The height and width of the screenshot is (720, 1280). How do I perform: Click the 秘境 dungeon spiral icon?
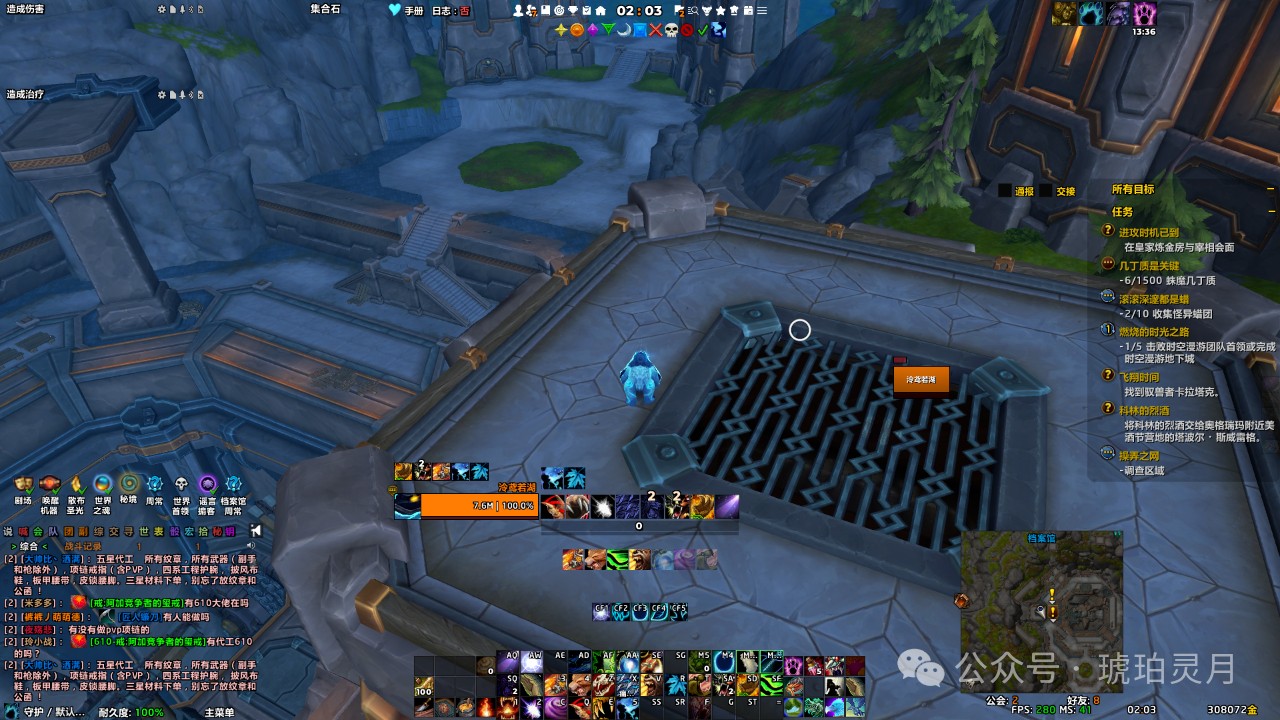point(128,486)
